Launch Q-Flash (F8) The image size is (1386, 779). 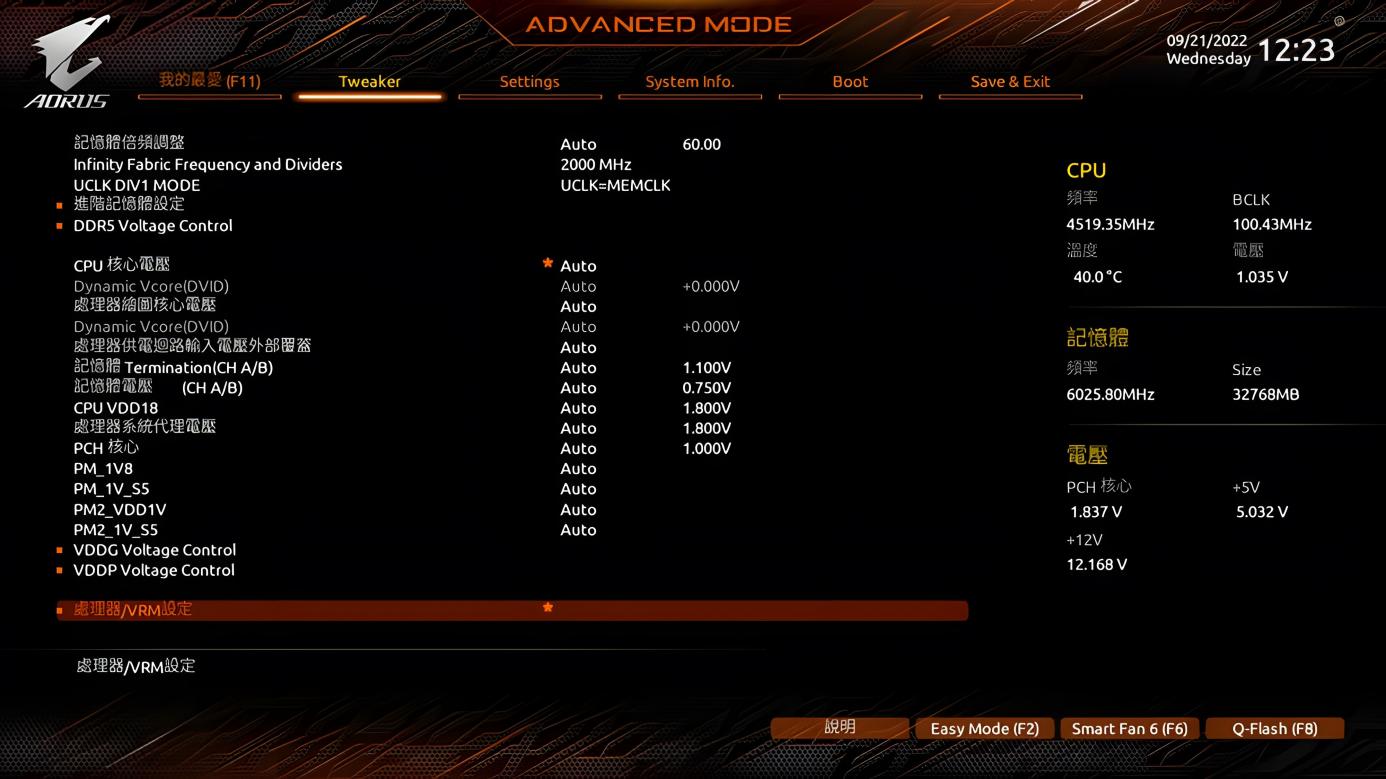pyautogui.click(x=1274, y=728)
